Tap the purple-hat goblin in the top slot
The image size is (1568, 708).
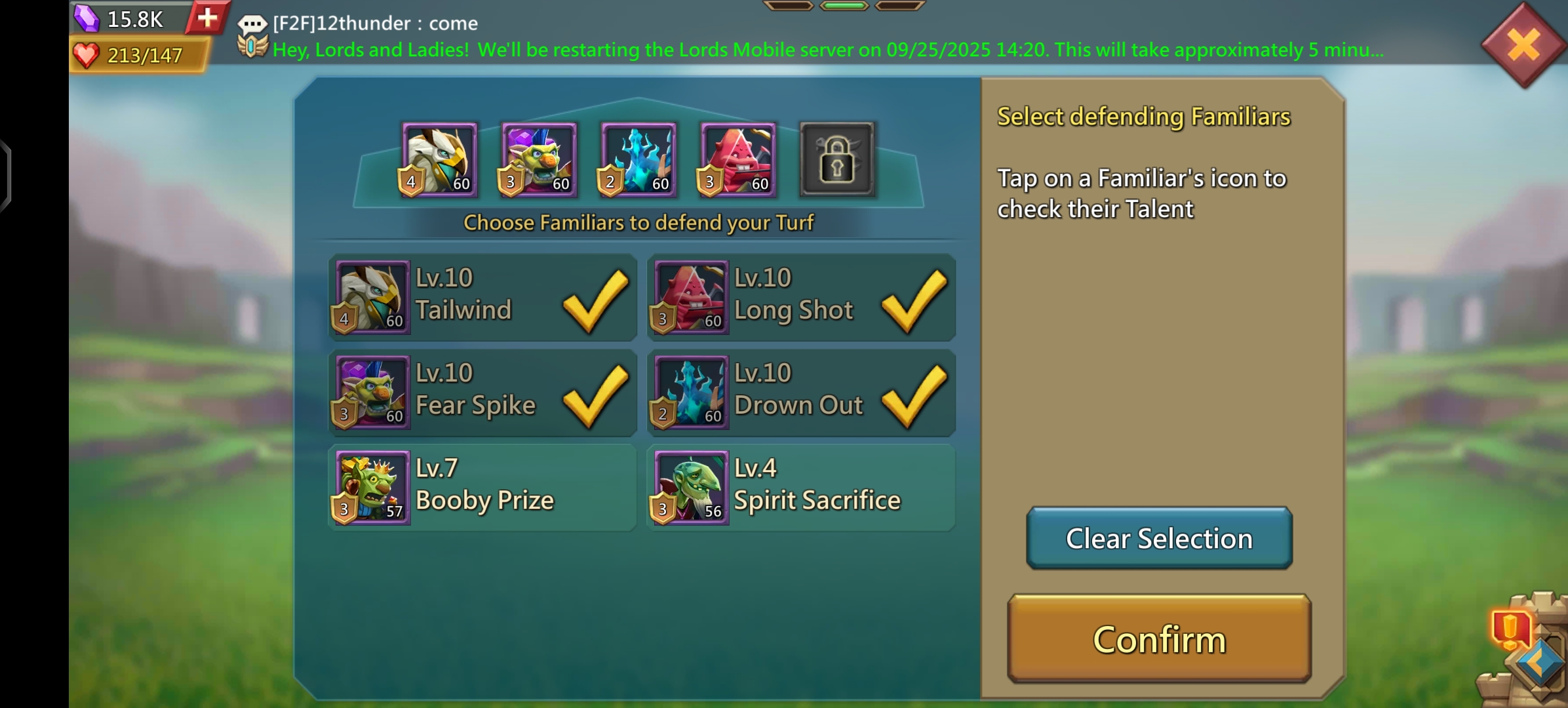(x=539, y=160)
